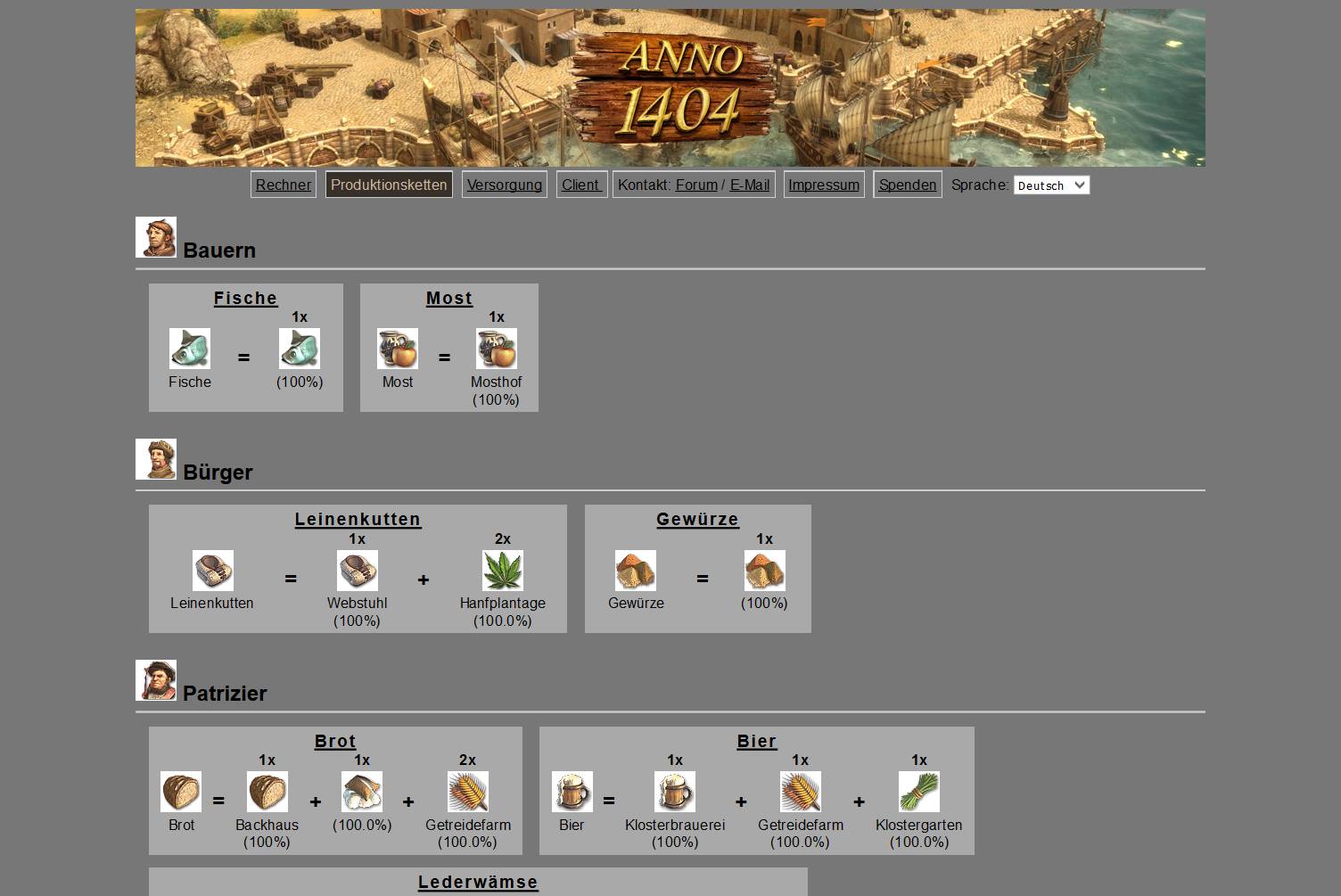The height and width of the screenshot is (896, 1341).
Task: Click the Fische goods icon
Action: coord(189,349)
